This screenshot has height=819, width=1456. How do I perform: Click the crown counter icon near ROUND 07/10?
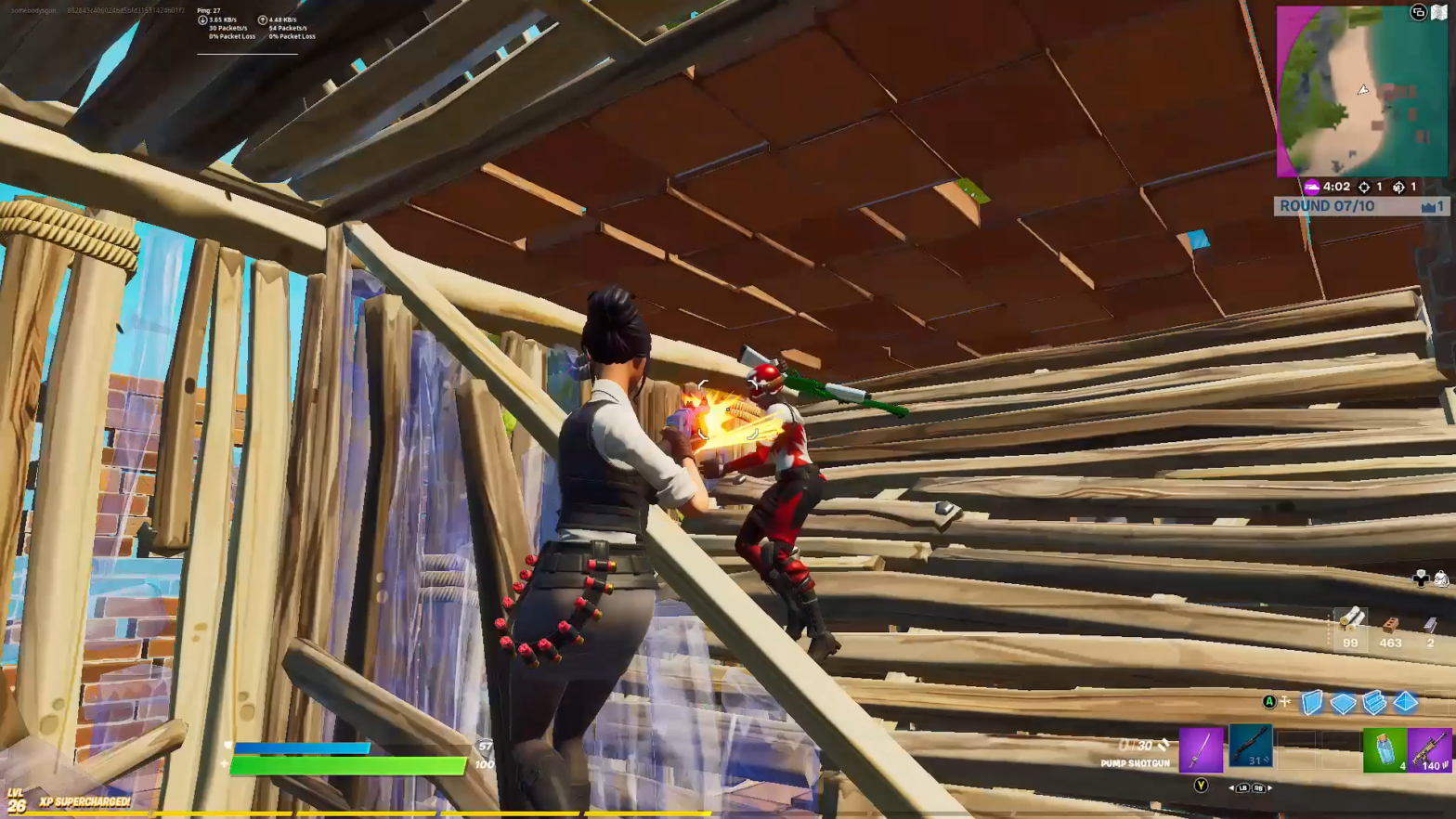(1428, 206)
